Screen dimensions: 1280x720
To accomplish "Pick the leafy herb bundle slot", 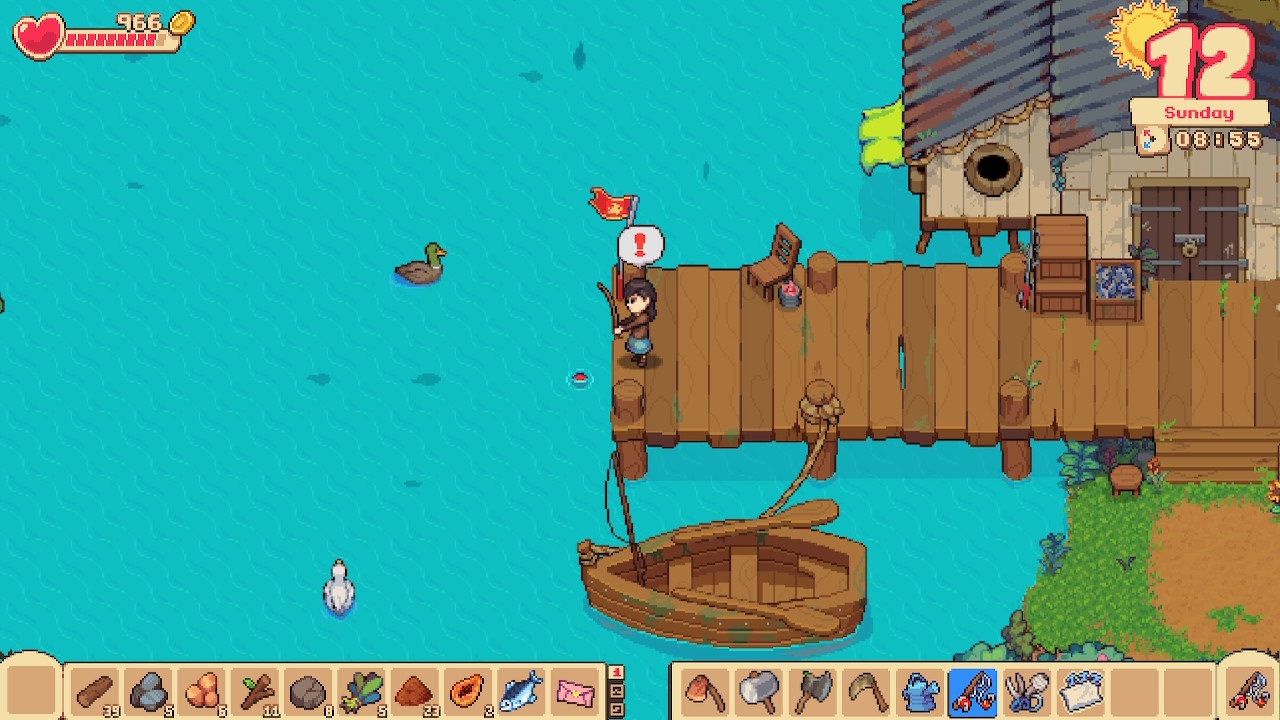I will tap(361, 691).
